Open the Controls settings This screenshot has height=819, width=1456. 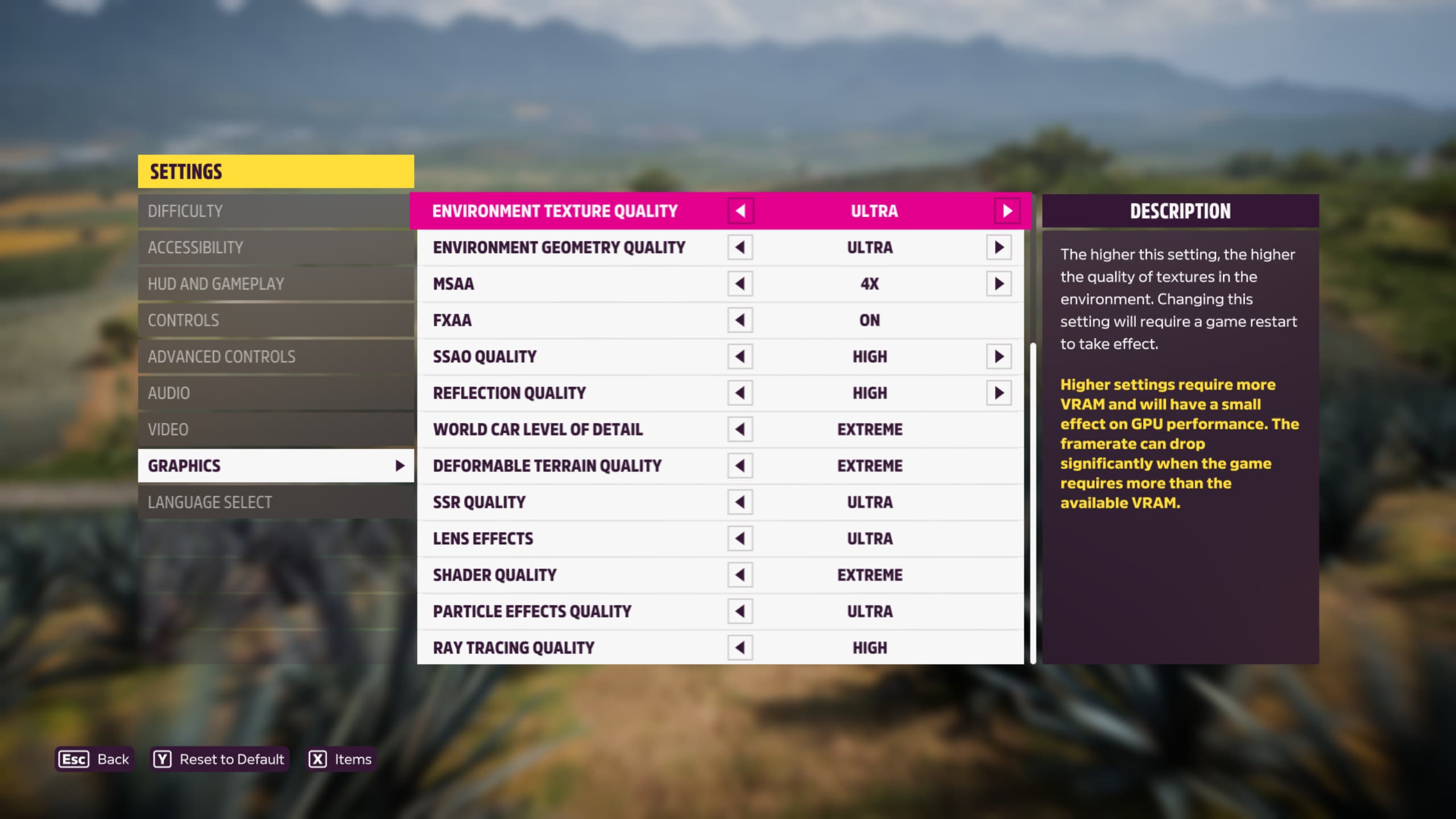point(276,320)
